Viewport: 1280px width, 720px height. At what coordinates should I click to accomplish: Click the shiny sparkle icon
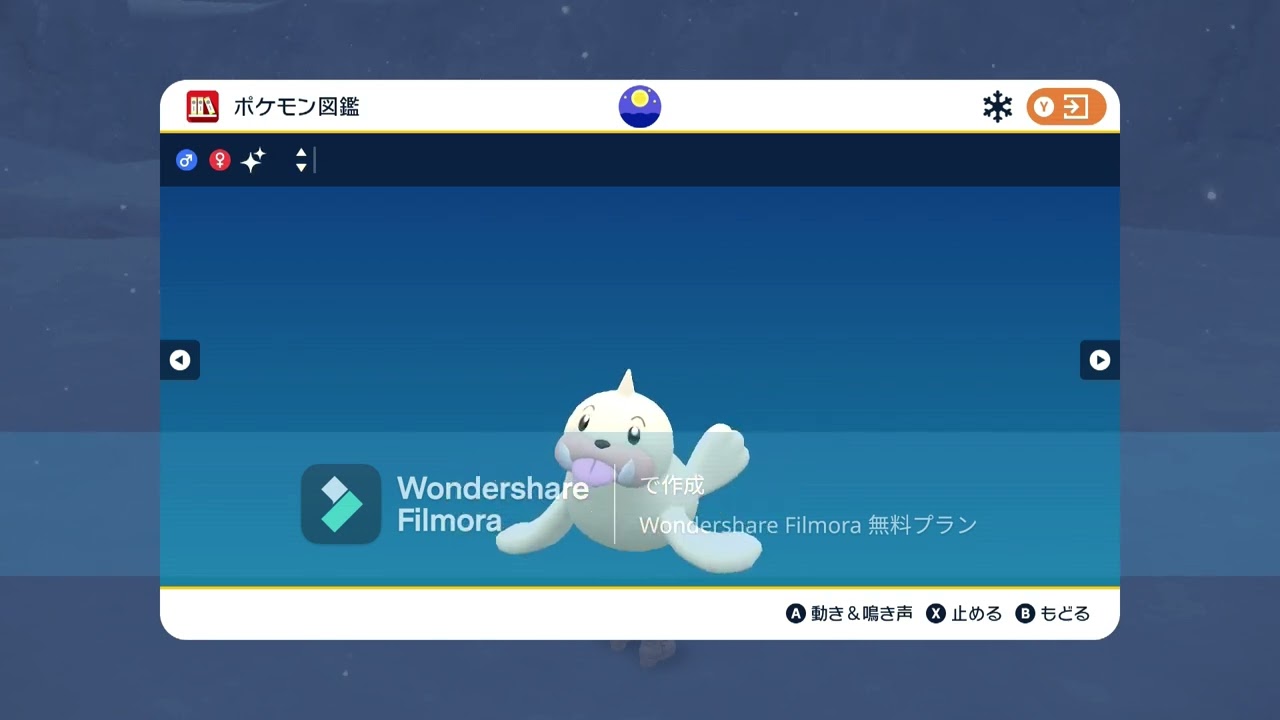[x=252, y=160]
